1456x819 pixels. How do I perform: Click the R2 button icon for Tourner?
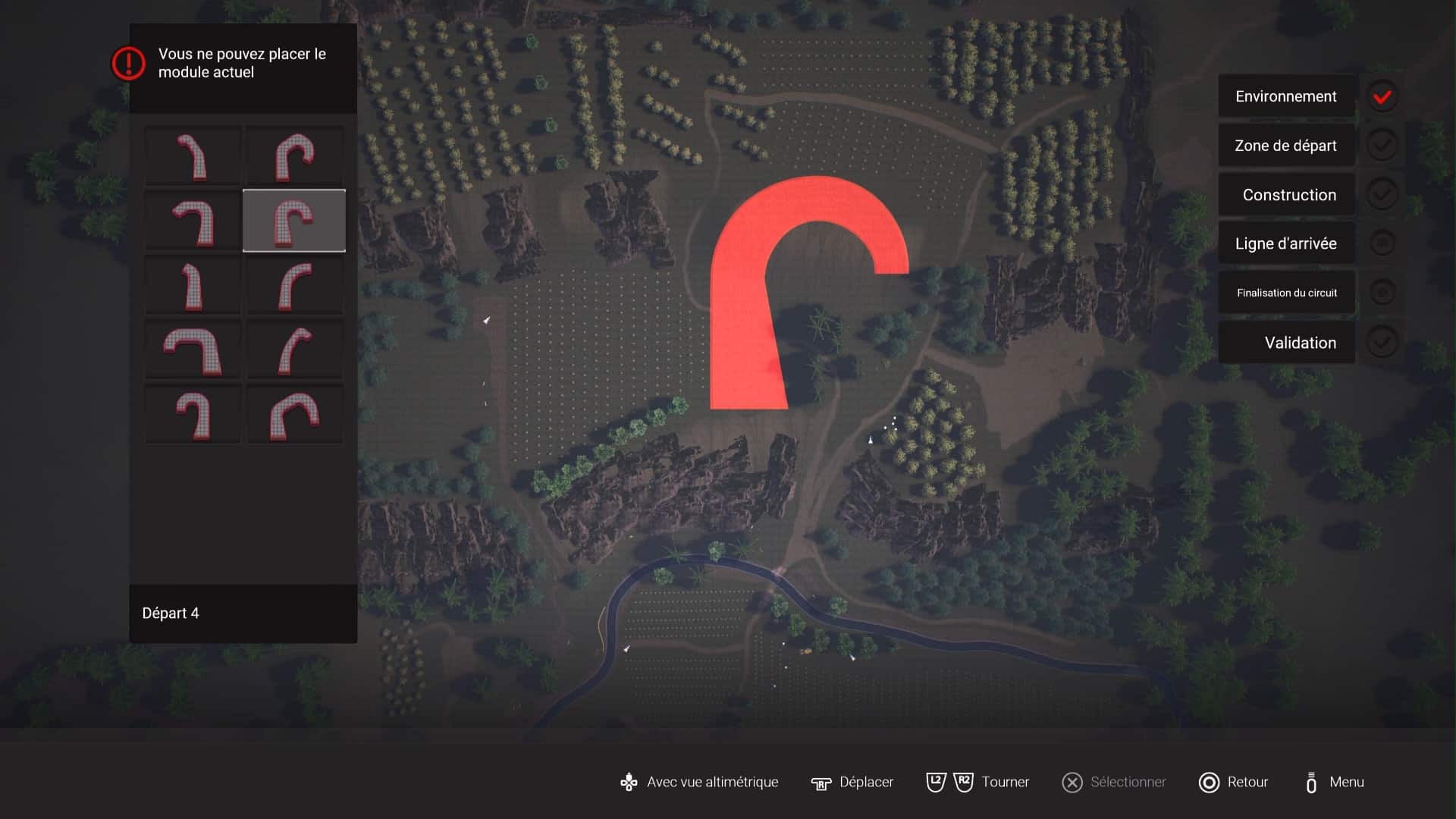[962, 782]
